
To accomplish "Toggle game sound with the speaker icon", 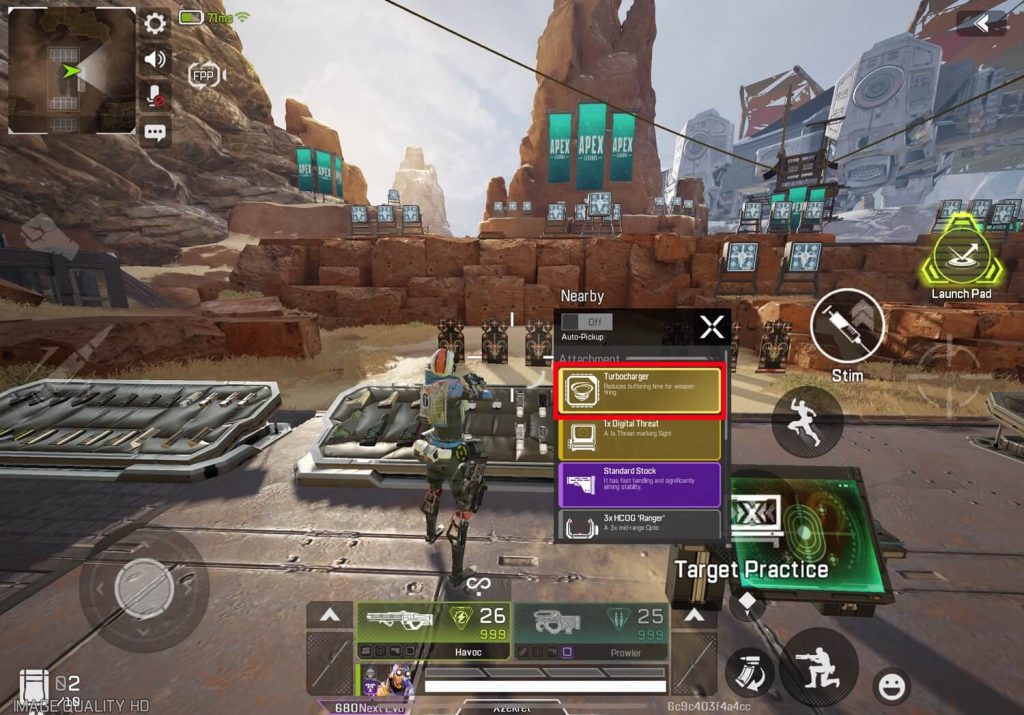I will pos(155,59).
